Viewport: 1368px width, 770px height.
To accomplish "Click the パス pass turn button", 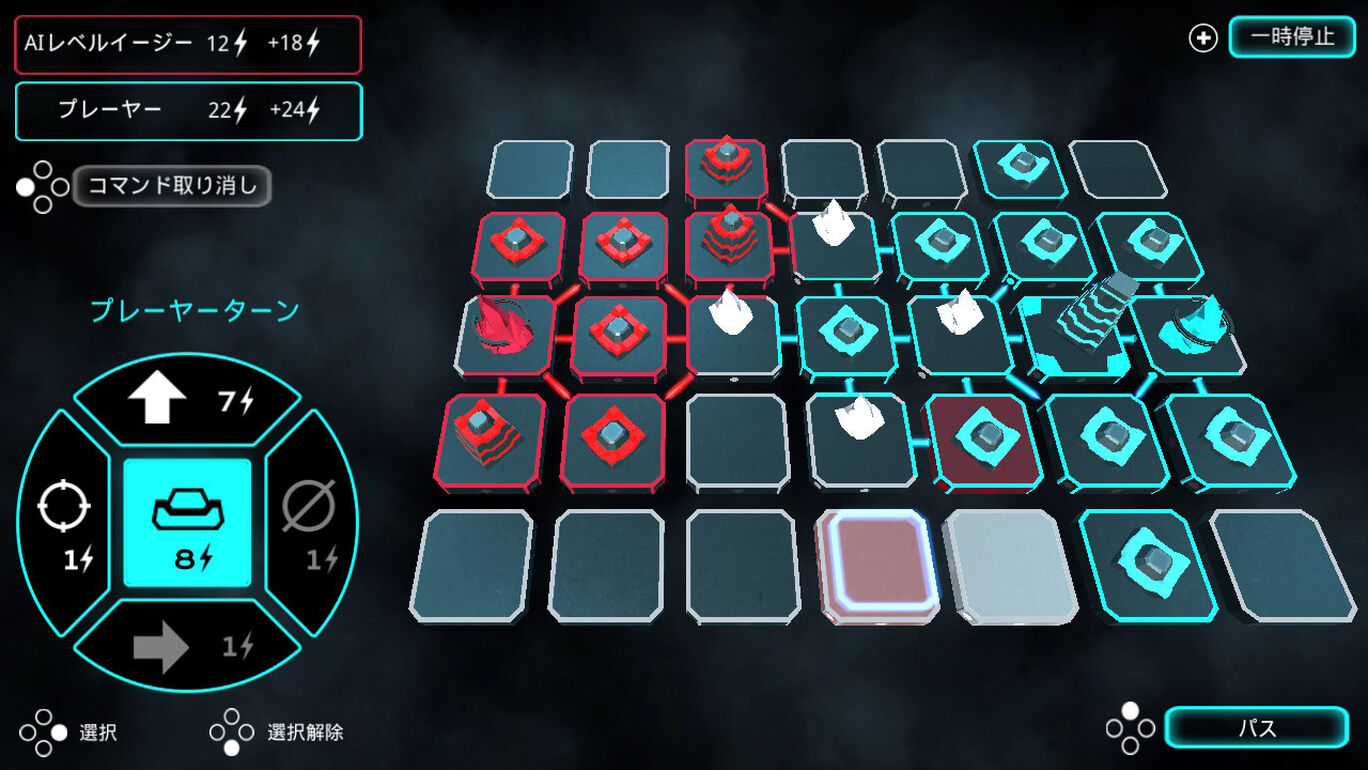I will point(1256,728).
